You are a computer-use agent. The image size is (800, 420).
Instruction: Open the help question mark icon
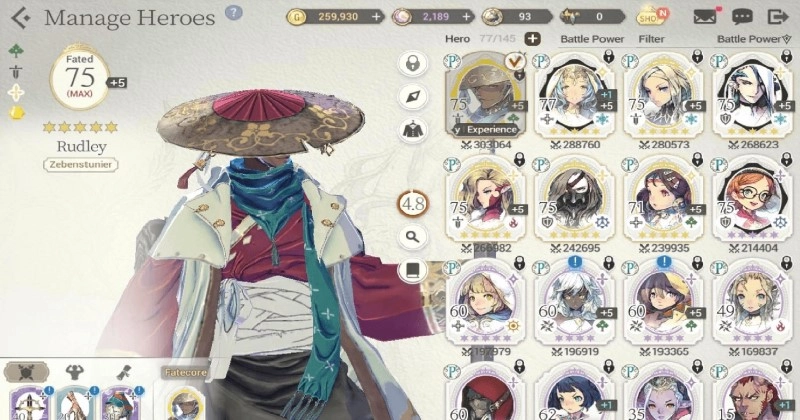click(233, 13)
